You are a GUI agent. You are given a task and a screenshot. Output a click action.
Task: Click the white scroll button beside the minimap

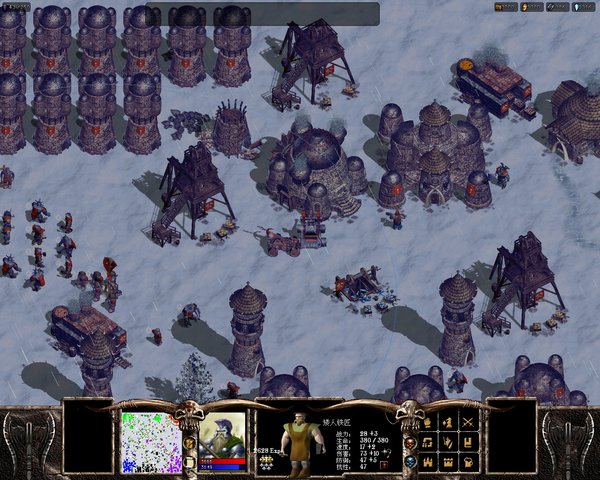click(x=189, y=461)
